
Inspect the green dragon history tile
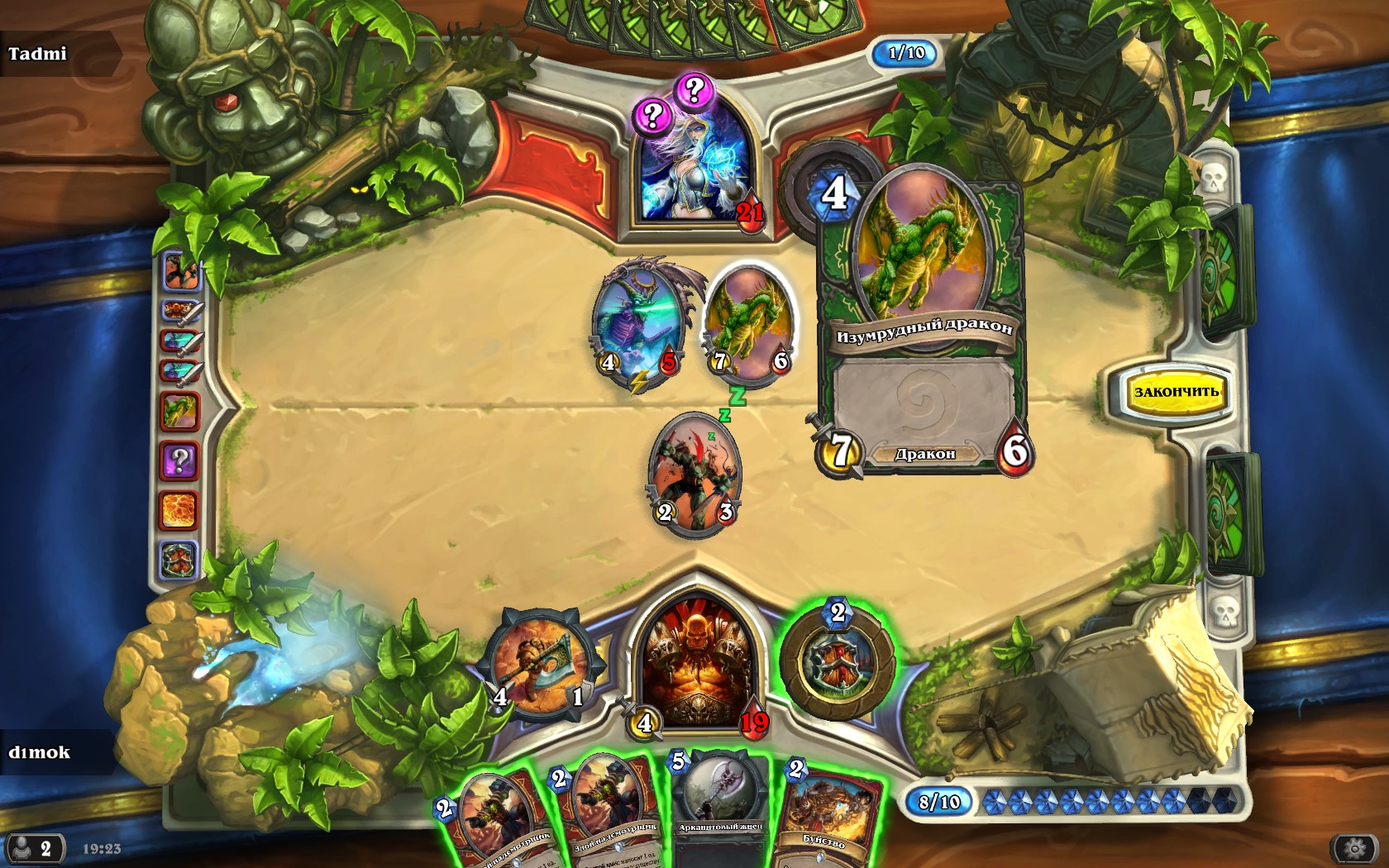179,411
